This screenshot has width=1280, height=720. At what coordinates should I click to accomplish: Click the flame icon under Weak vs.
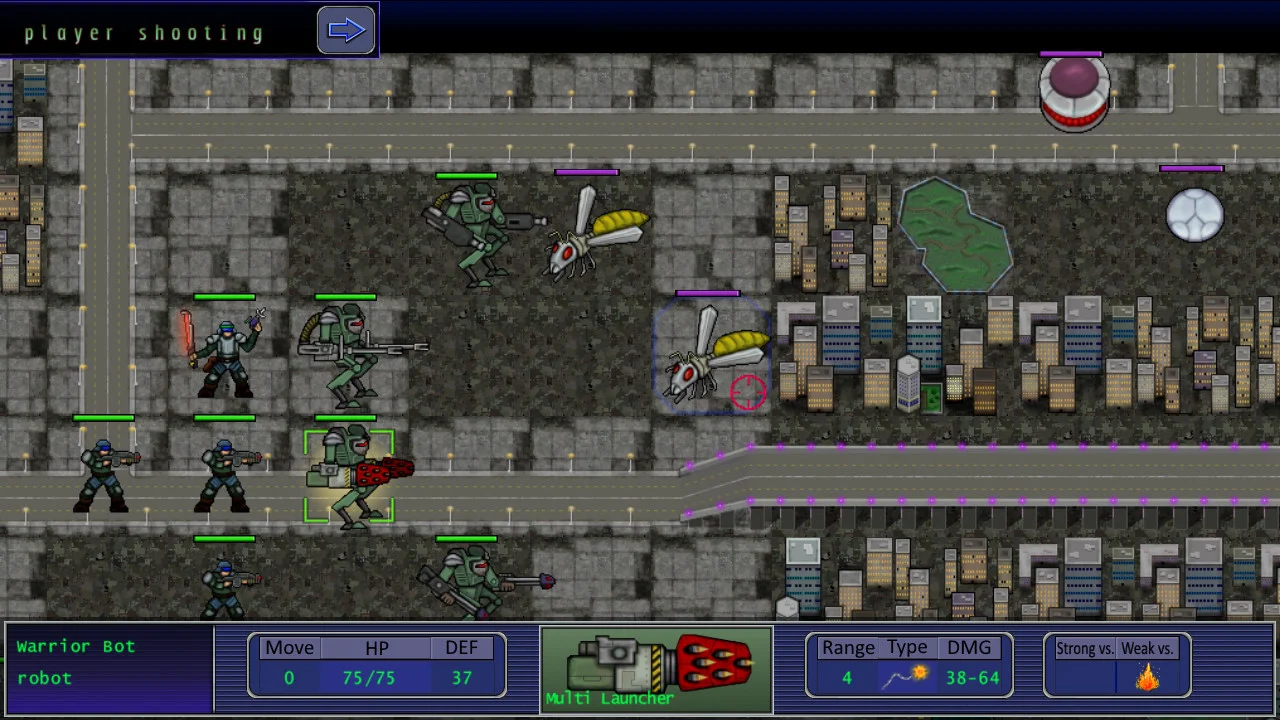tap(1146, 678)
